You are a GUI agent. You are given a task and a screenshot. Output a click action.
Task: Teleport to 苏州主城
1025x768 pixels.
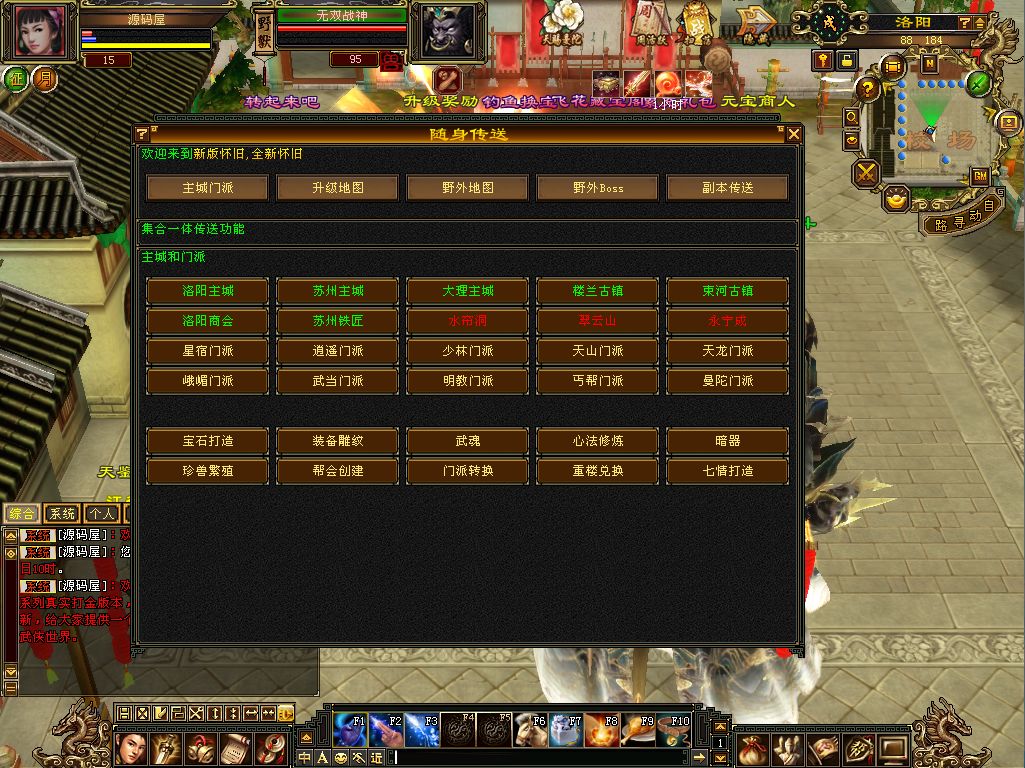338,291
